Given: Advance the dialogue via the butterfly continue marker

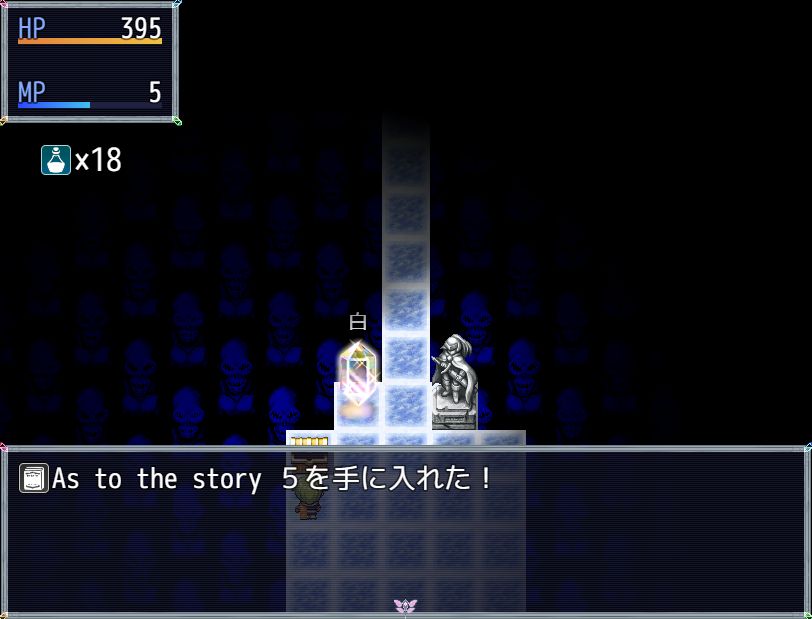Looking at the screenshot, I should pyautogui.click(x=405, y=606).
